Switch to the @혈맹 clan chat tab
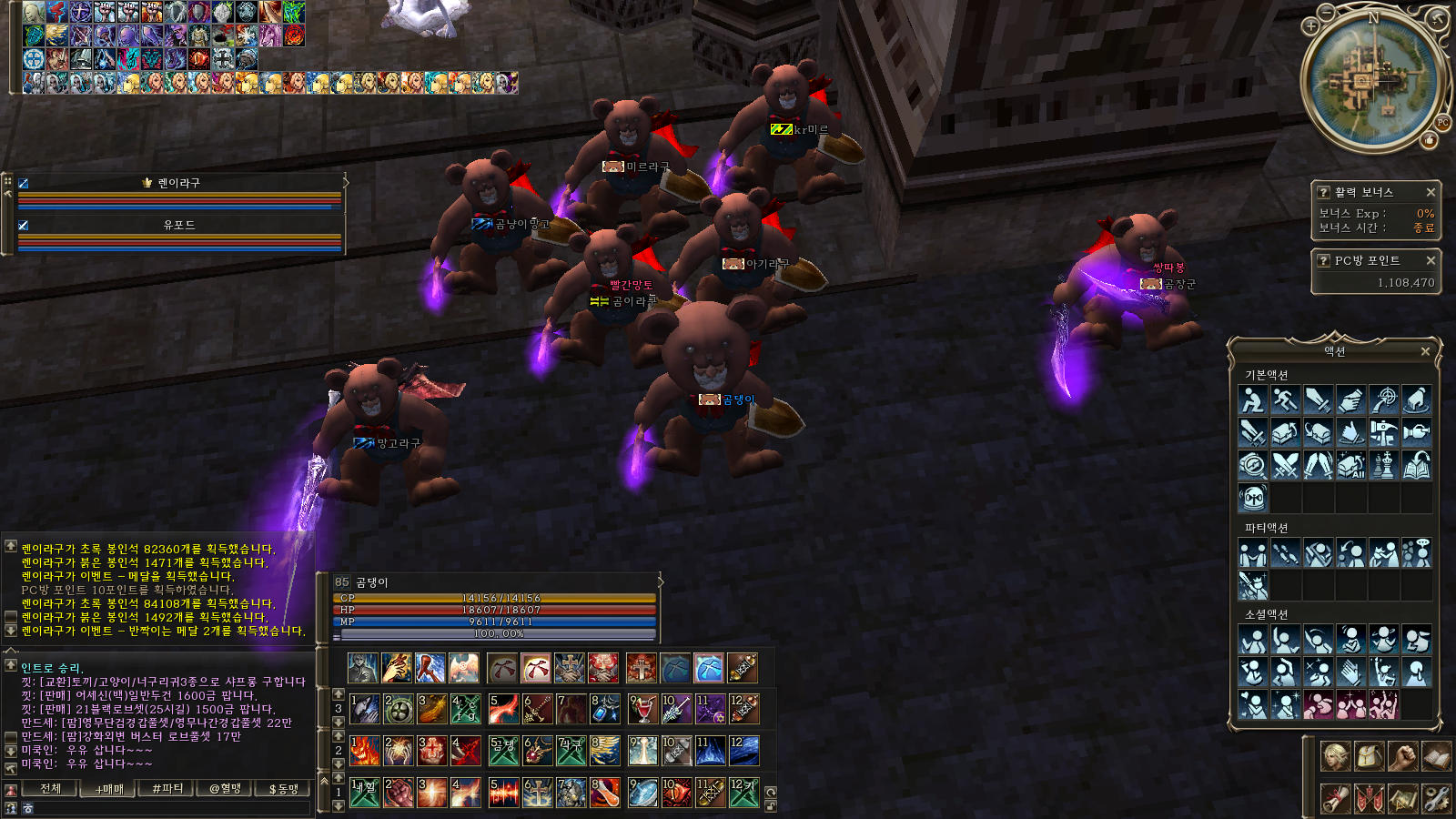This screenshot has width=1456, height=819. pyautogui.click(x=225, y=788)
